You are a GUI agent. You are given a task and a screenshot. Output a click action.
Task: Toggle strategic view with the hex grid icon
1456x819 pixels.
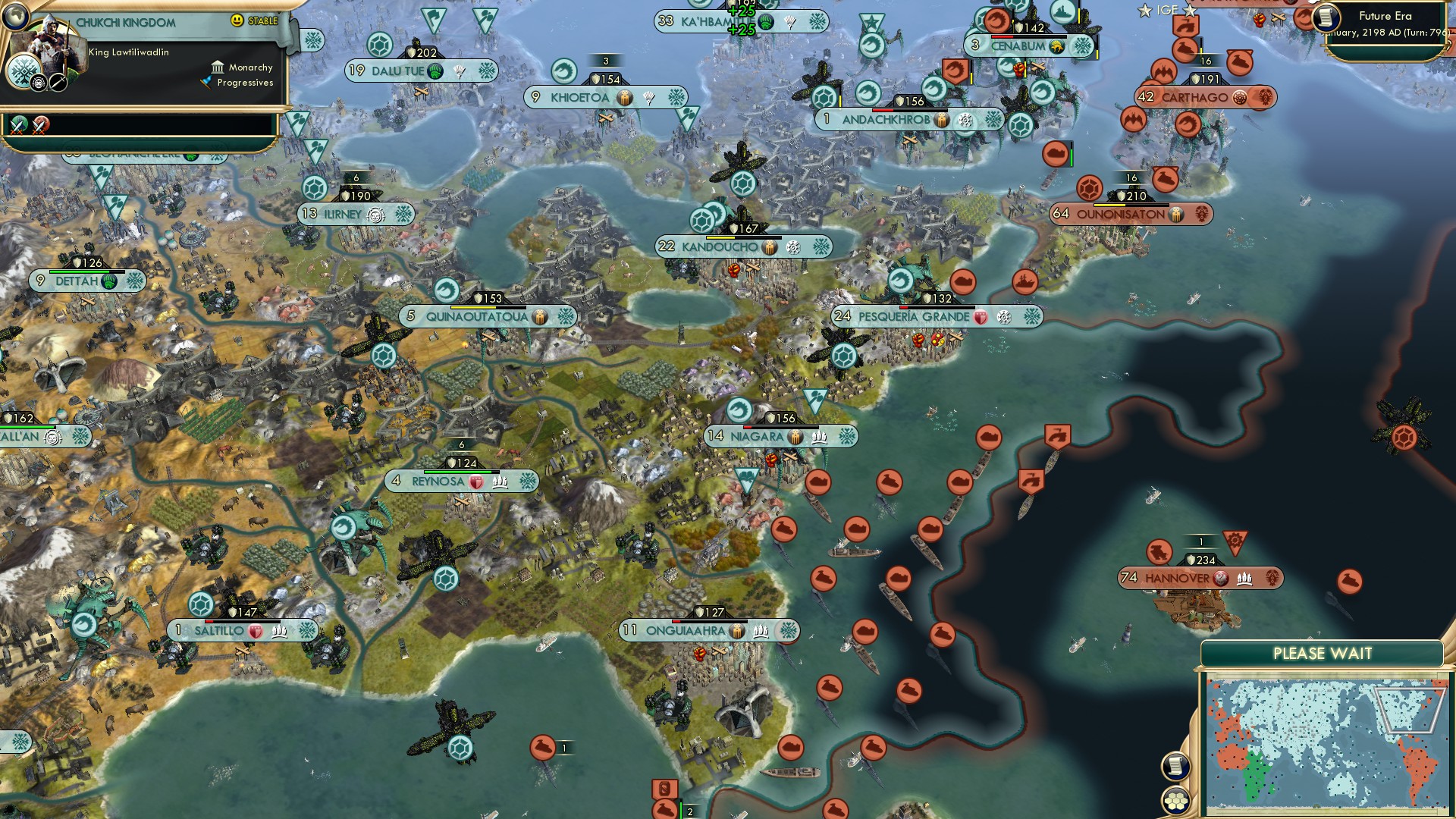1175,801
